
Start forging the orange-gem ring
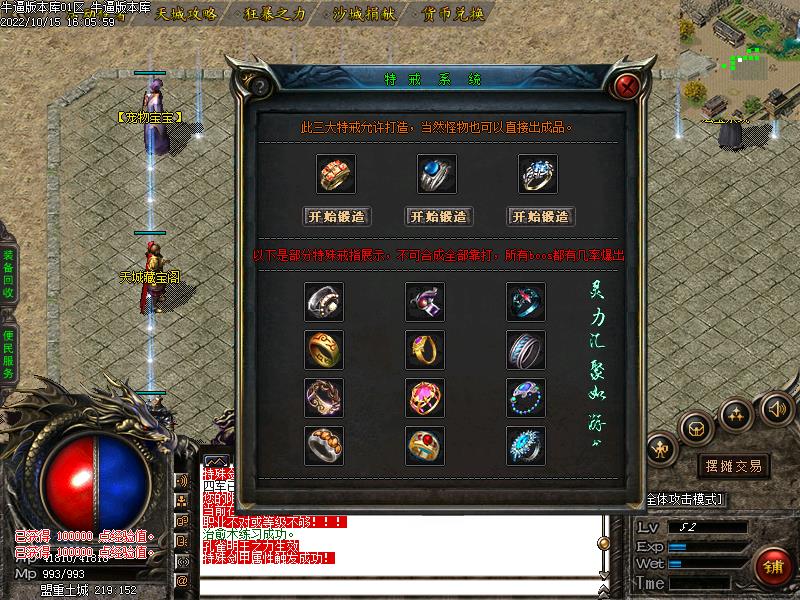click(x=337, y=216)
